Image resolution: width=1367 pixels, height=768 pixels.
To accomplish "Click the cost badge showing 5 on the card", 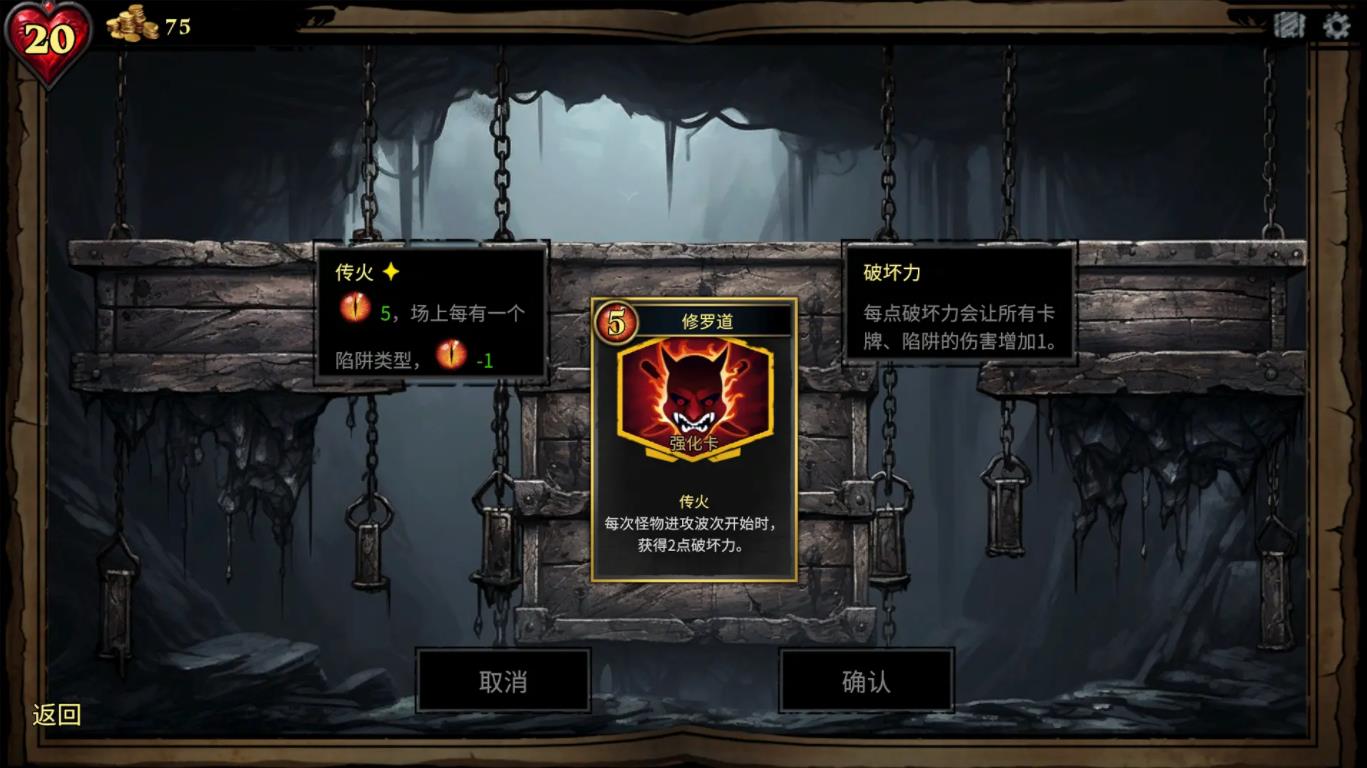I will (617, 320).
